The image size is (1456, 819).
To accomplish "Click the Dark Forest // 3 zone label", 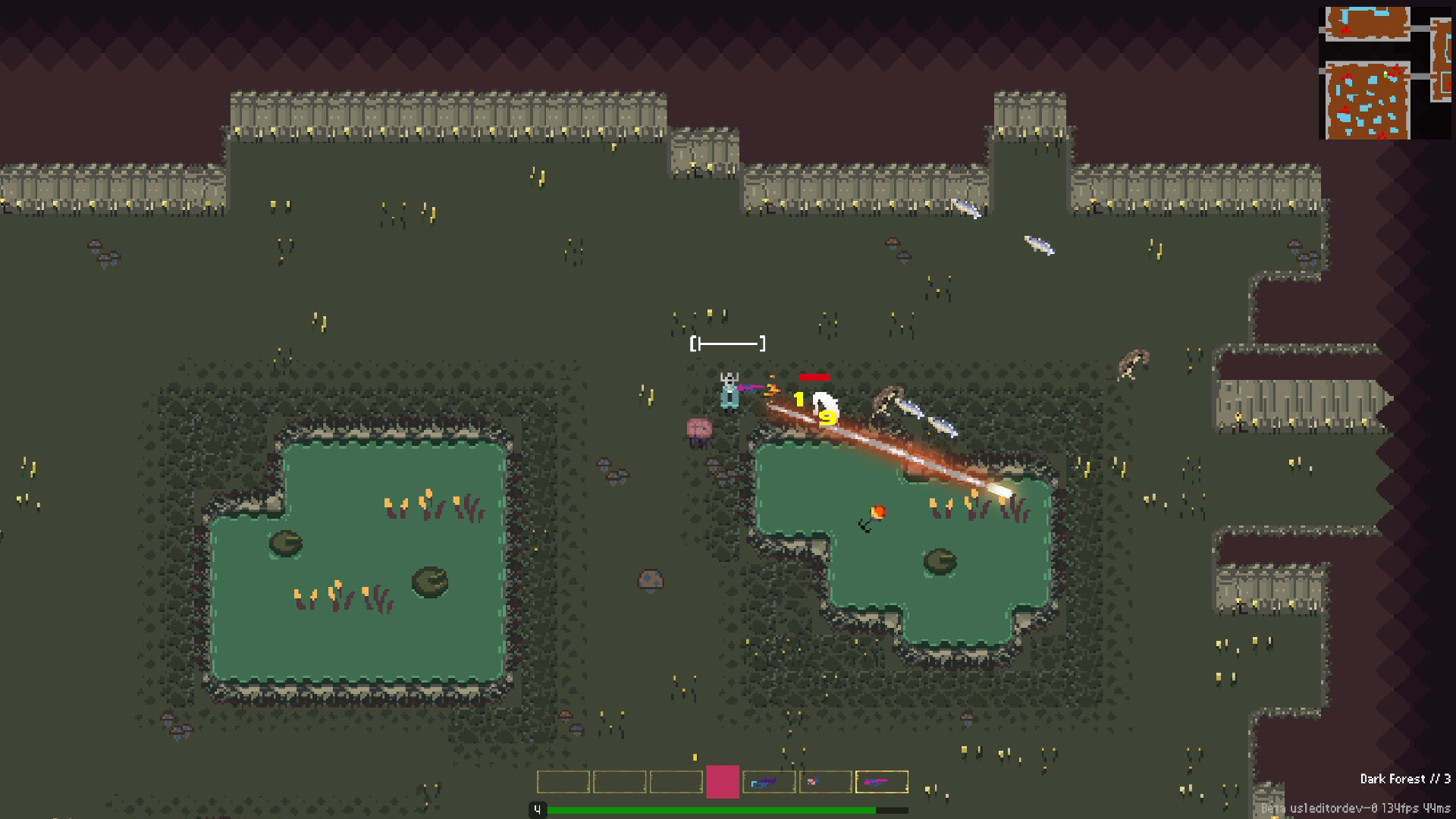I will [x=1407, y=780].
